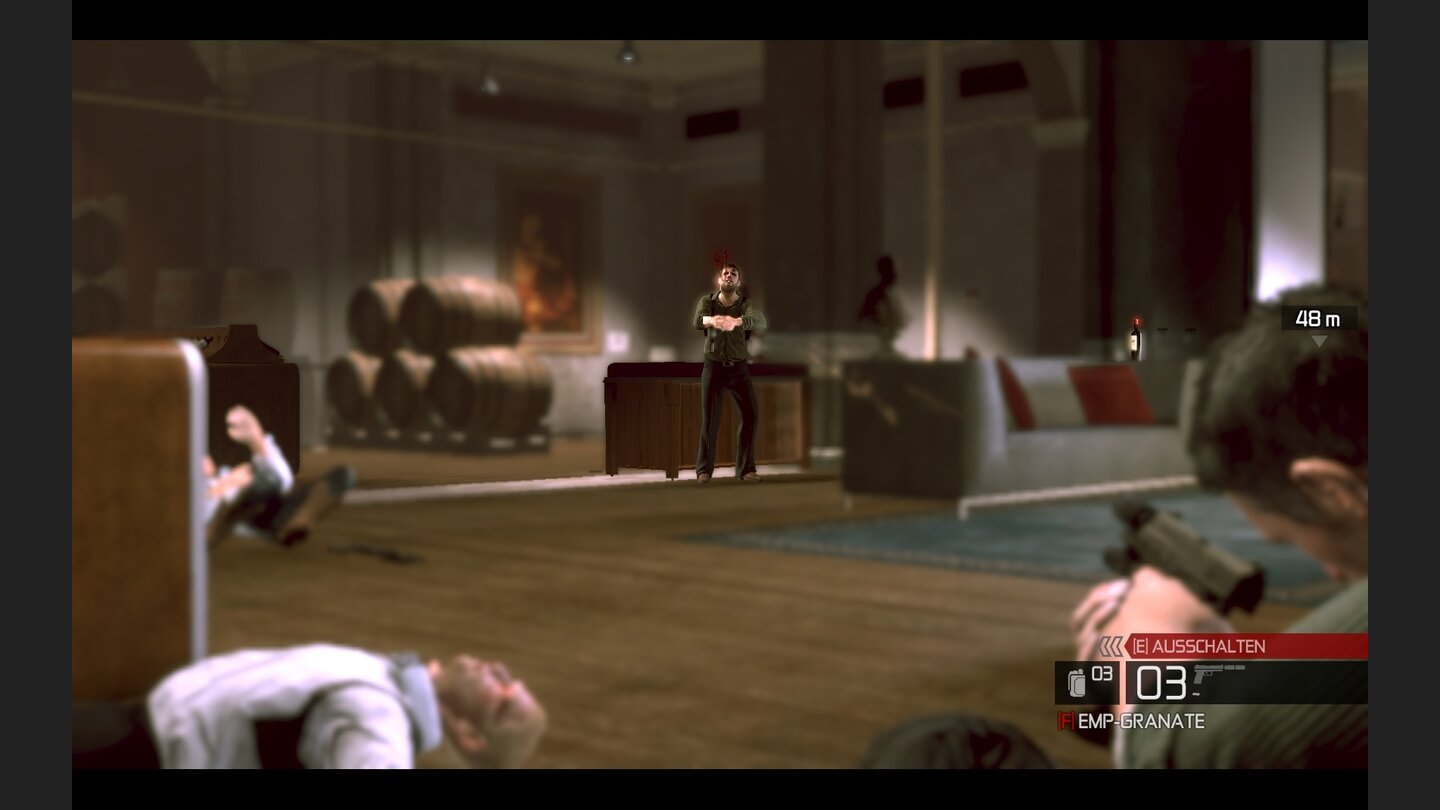This screenshot has height=810, width=1440.
Task: Click the red [F] key icon before EMP-GRANATE
Action: [1066, 718]
